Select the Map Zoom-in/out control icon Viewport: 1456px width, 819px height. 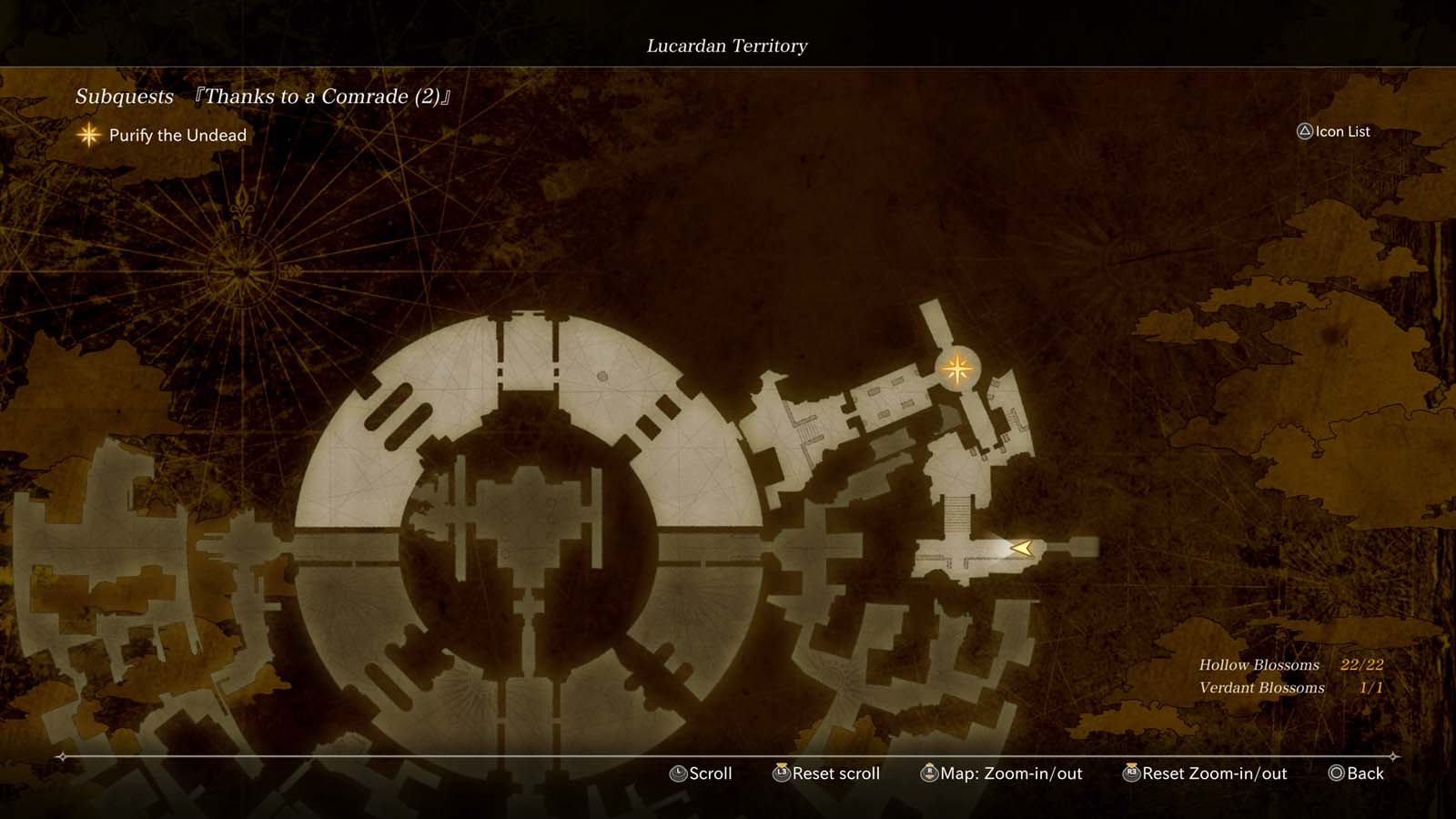click(x=930, y=773)
